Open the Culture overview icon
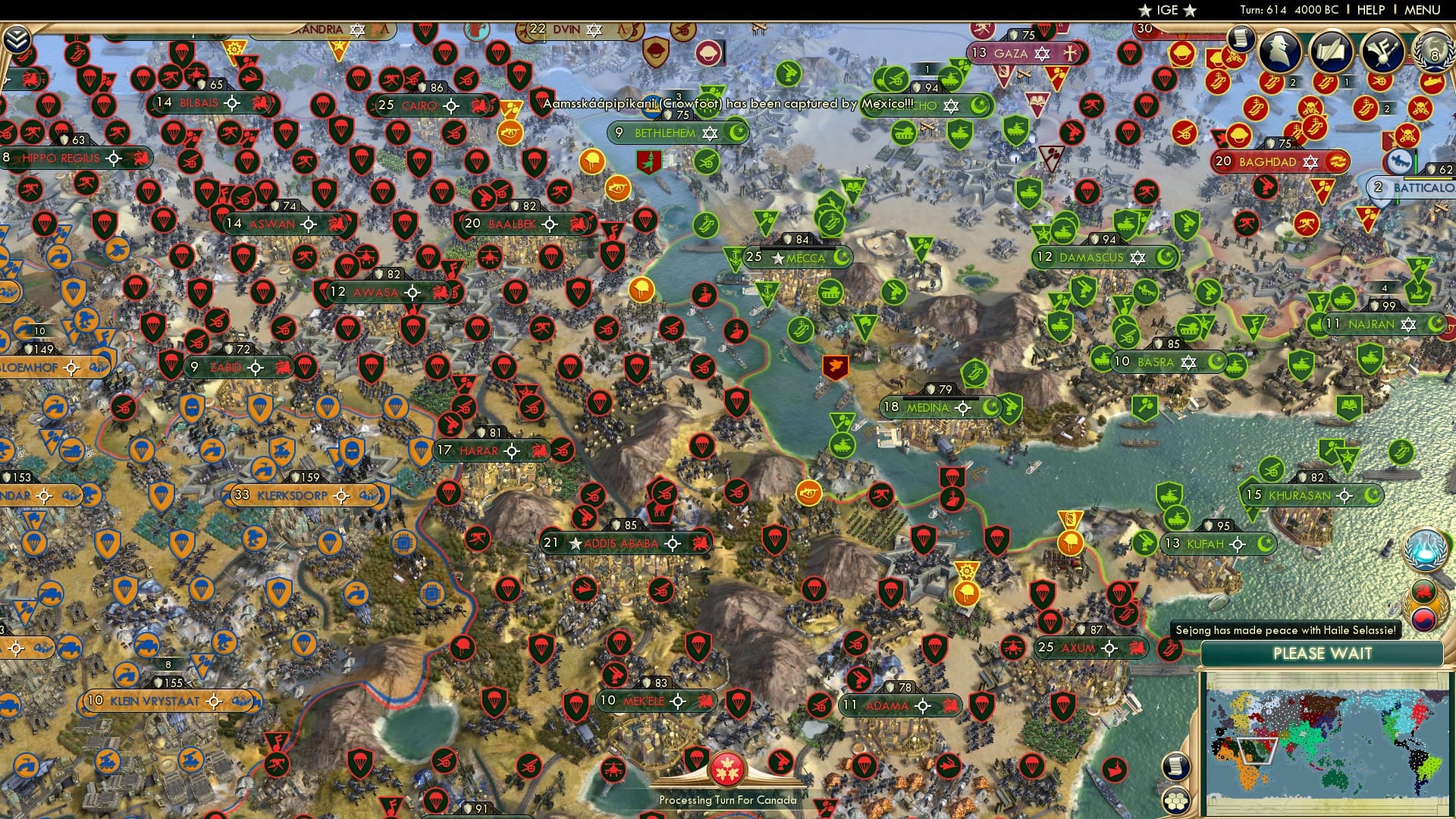Viewport: 1456px width, 819px height. point(1382,51)
